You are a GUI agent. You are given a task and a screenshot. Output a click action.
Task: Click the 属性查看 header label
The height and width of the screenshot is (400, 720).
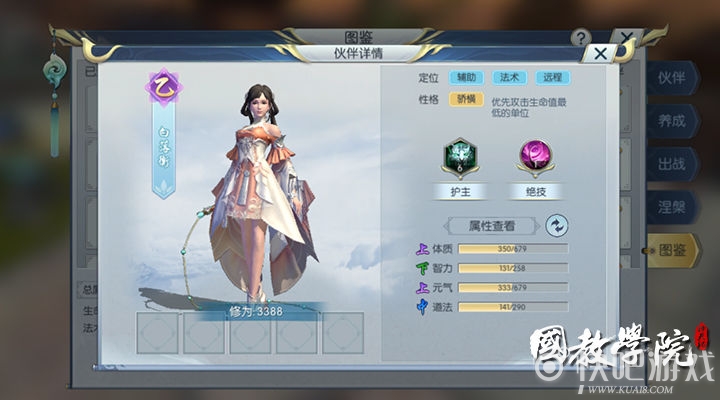pyautogui.click(x=492, y=225)
